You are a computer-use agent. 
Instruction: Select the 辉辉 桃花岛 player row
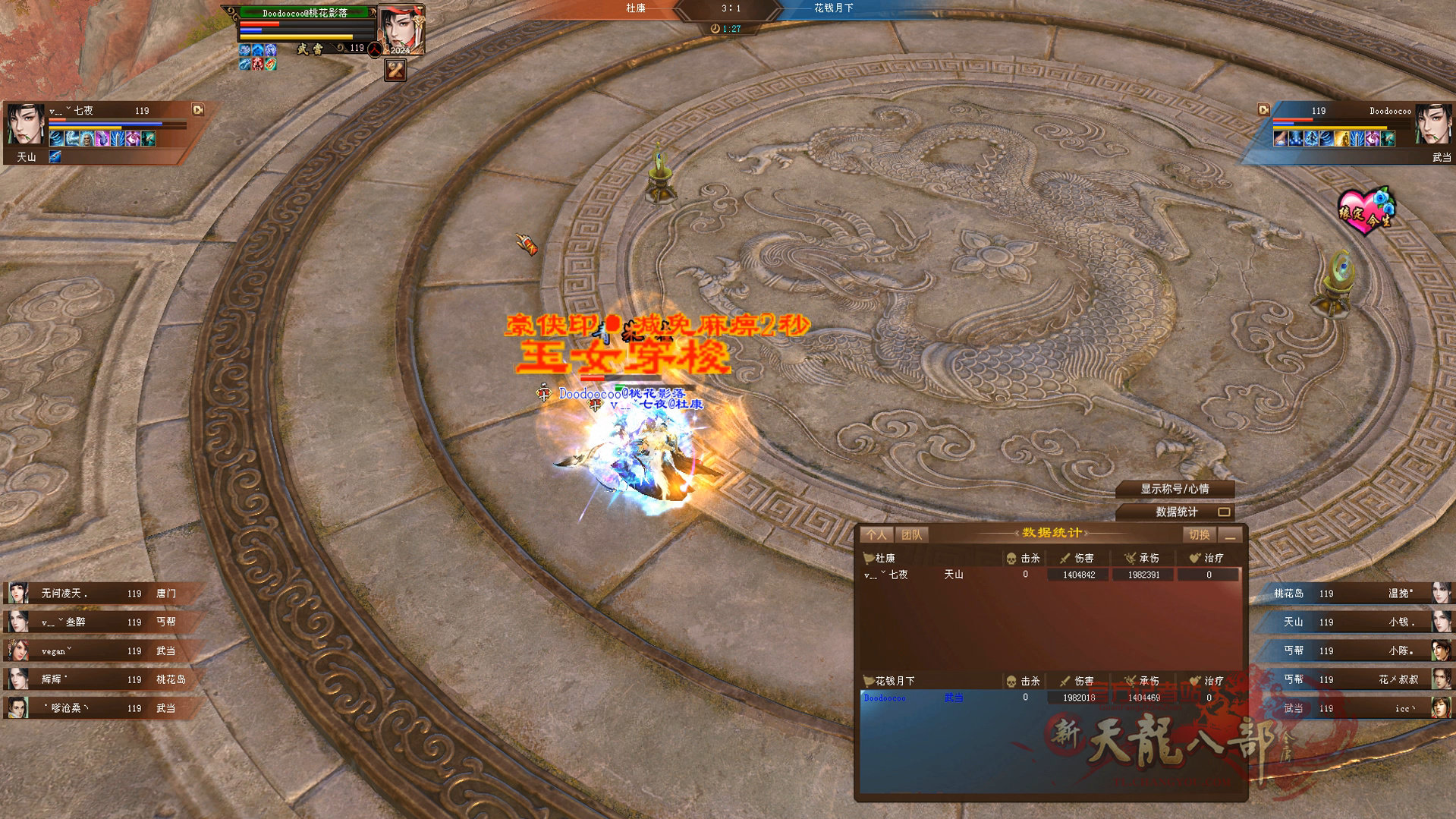tap(102, 679)
